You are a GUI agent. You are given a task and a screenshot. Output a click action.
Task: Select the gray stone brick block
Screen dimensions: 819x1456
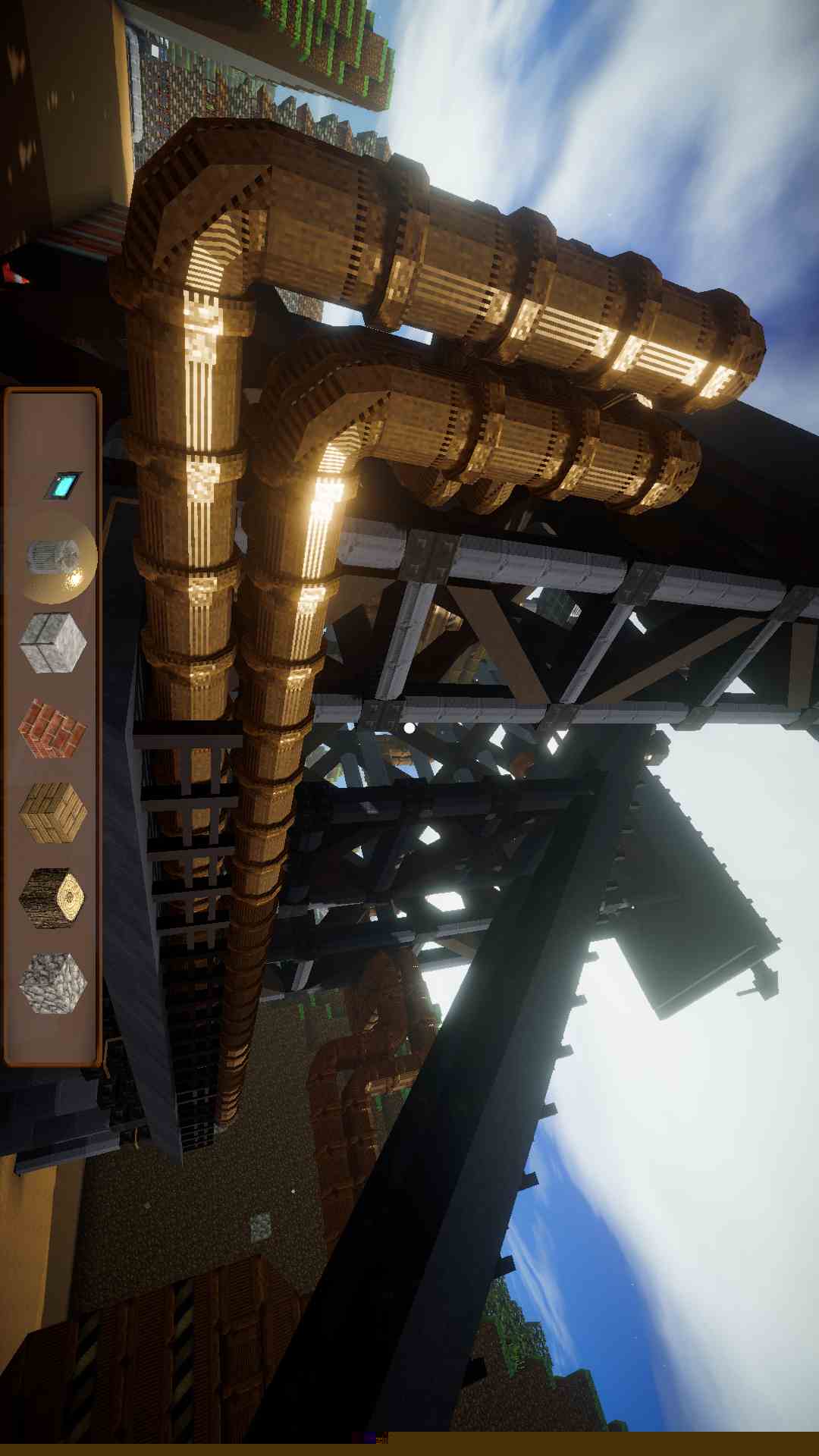52,643
